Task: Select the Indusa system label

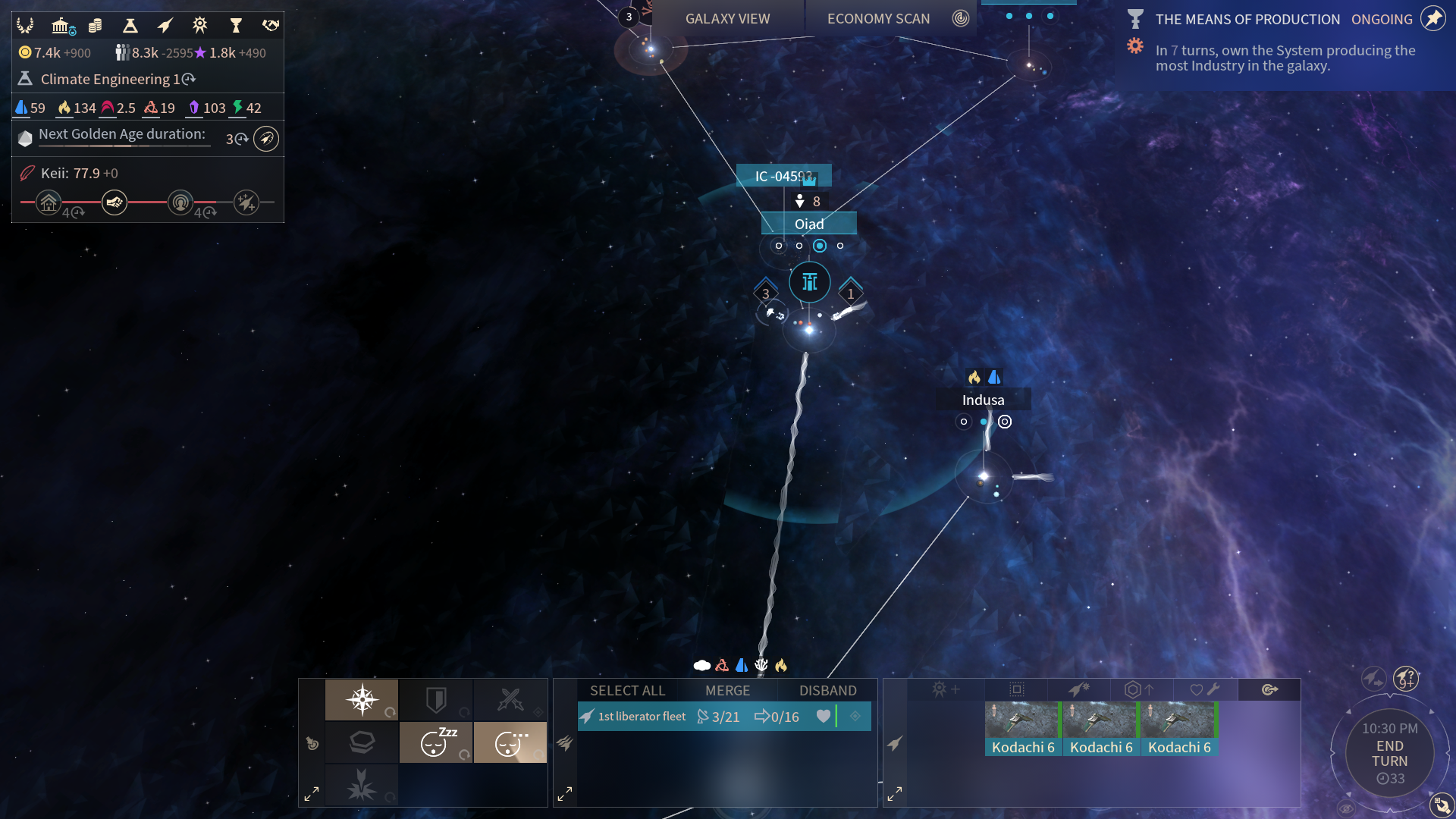Action: pos(983,400)
